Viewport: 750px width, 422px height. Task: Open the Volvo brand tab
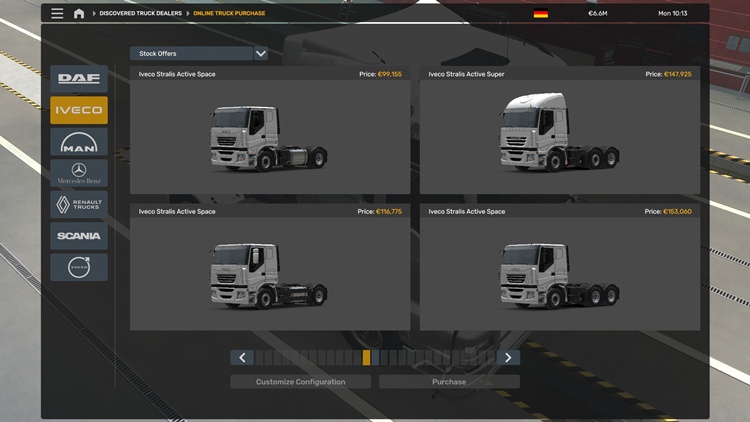[x=79, y=267]
